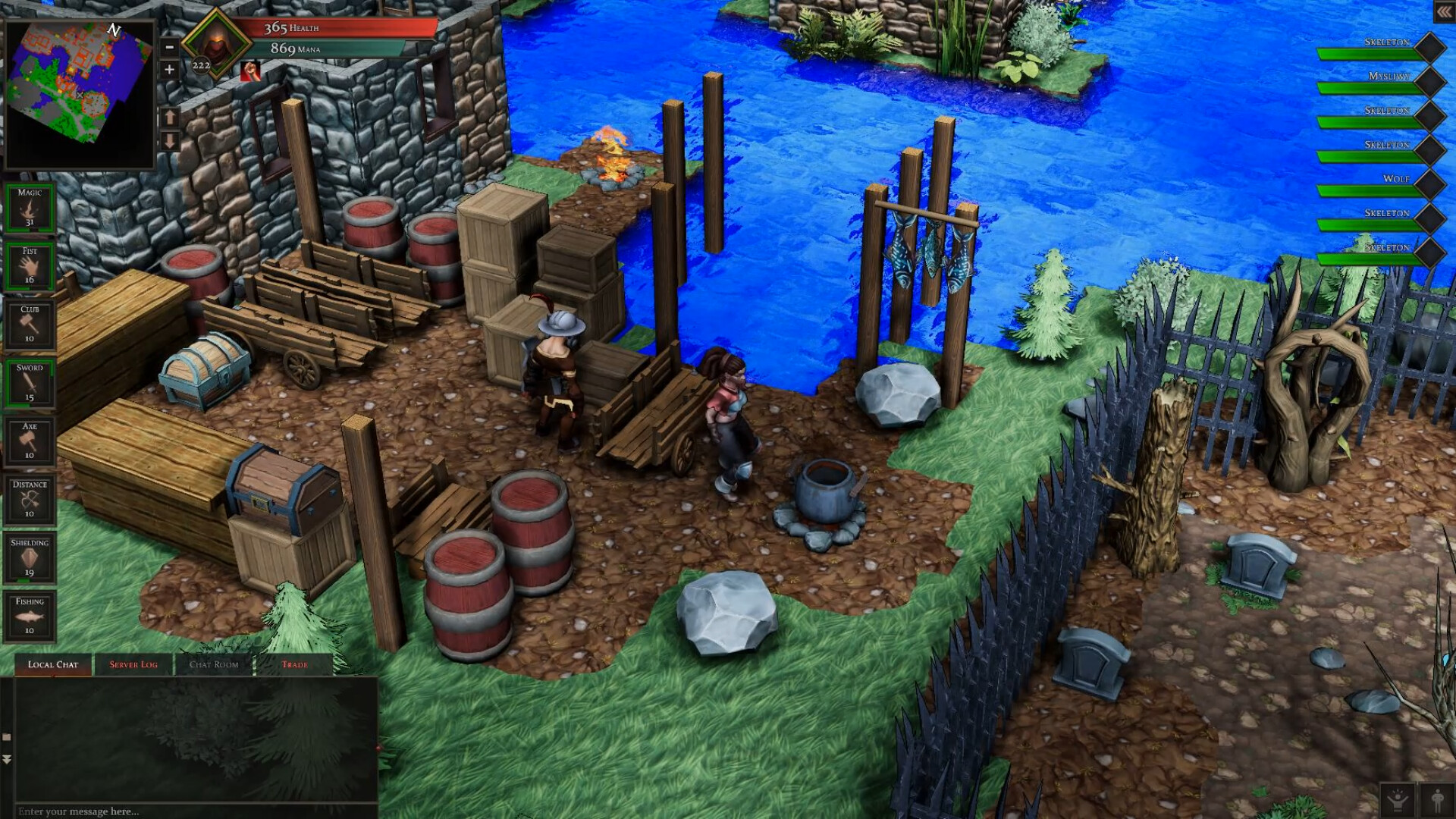
Task: Open the Trade chat tab
Action: 296,664
